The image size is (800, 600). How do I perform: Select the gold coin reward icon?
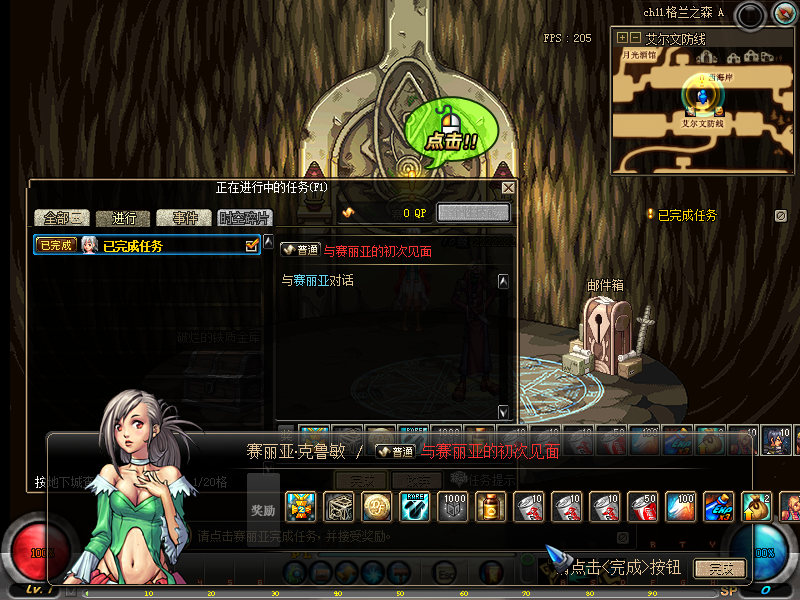376,507
